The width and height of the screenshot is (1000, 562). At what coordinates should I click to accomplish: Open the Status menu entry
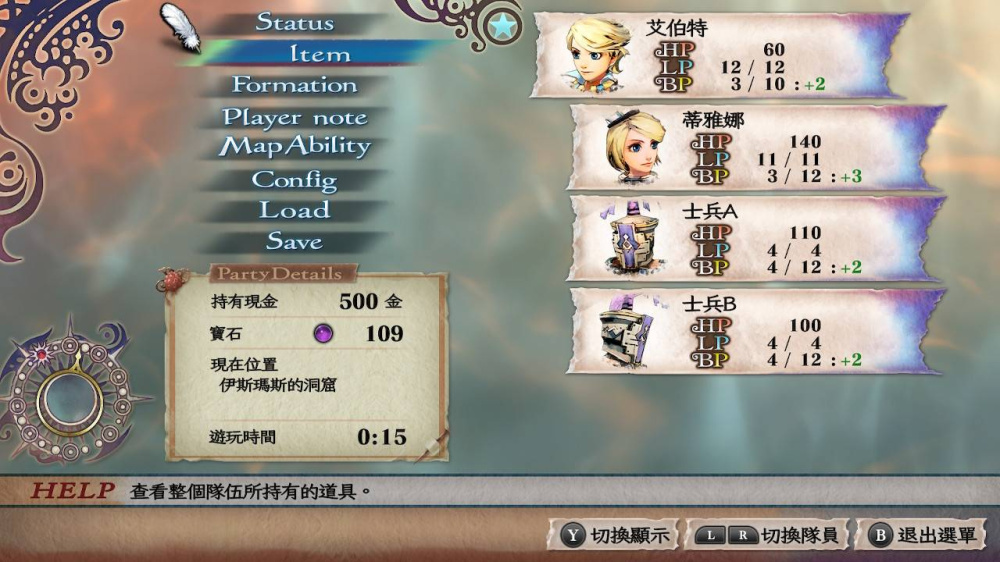pos(295,22)
